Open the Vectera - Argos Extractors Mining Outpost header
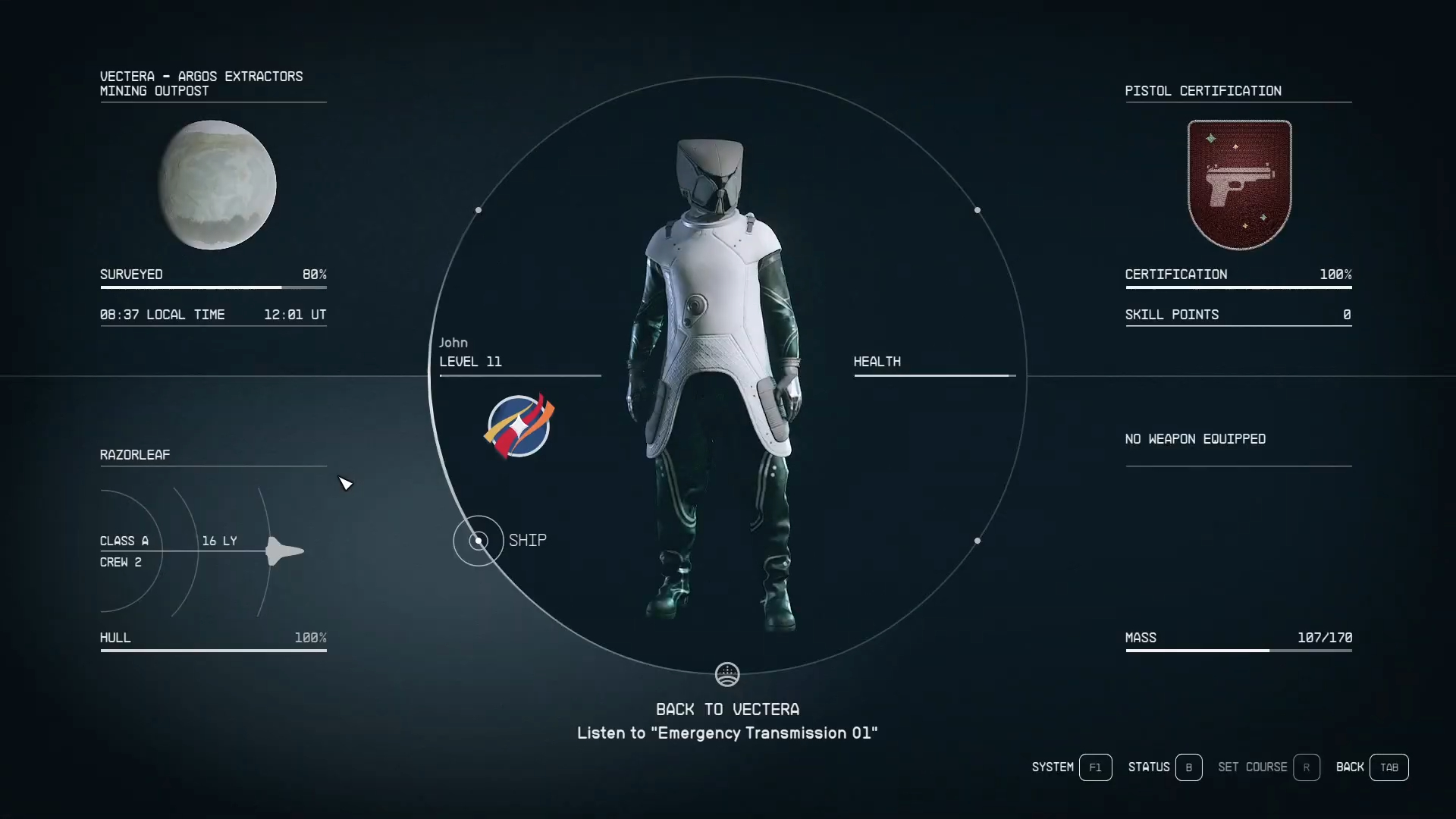The image size is (1456, 819). pyautogui.click(x=201, y=83)
